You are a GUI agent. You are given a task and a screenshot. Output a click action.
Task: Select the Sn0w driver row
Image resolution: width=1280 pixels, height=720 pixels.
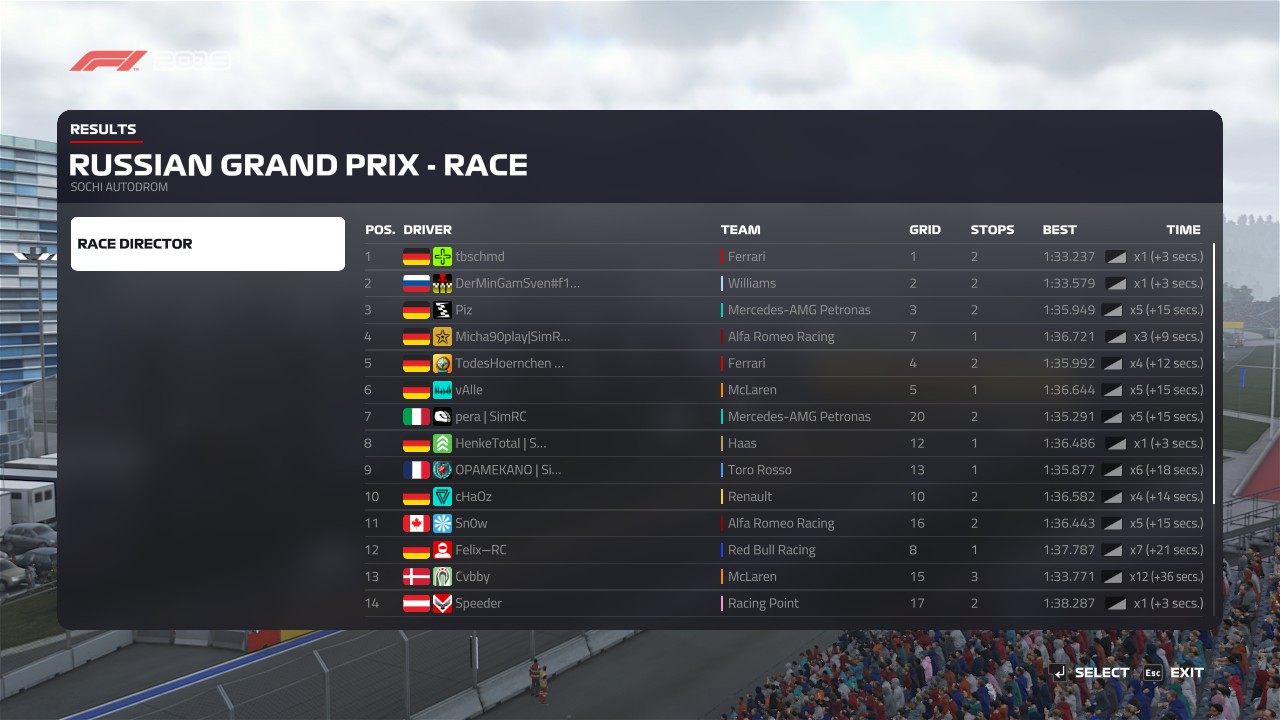tap(471, 524)
